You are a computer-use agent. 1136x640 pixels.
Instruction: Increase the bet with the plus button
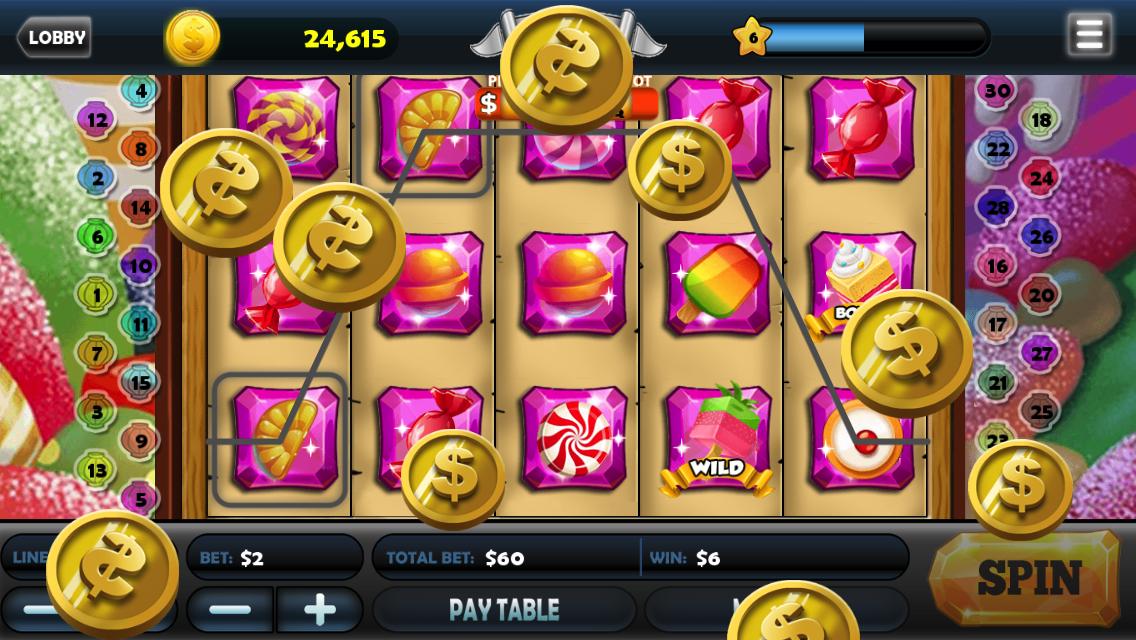pos(319,609)
